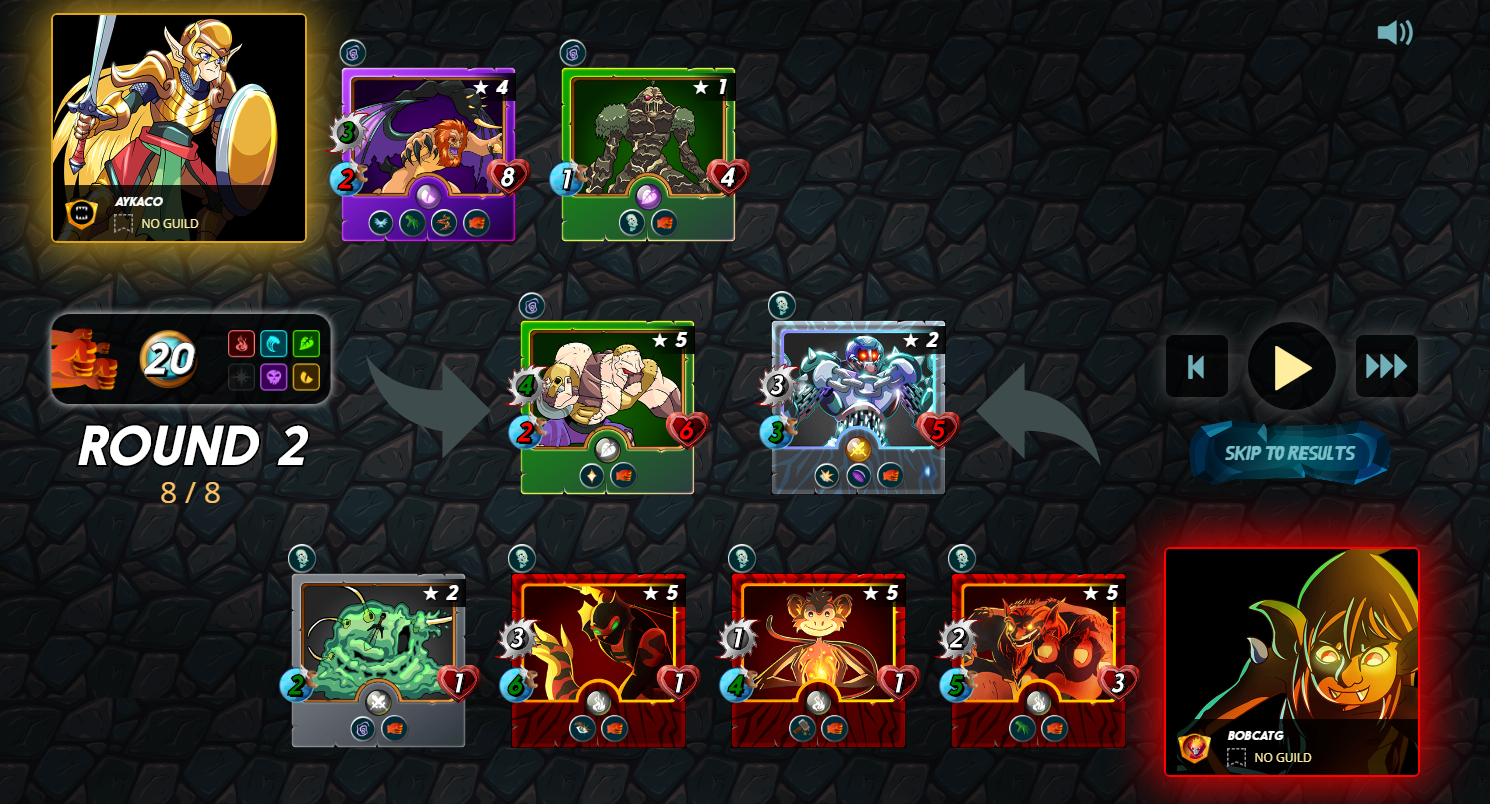
Task: Select the Fire splinter icon in rules panel
Action: click(x=242, y=343)
